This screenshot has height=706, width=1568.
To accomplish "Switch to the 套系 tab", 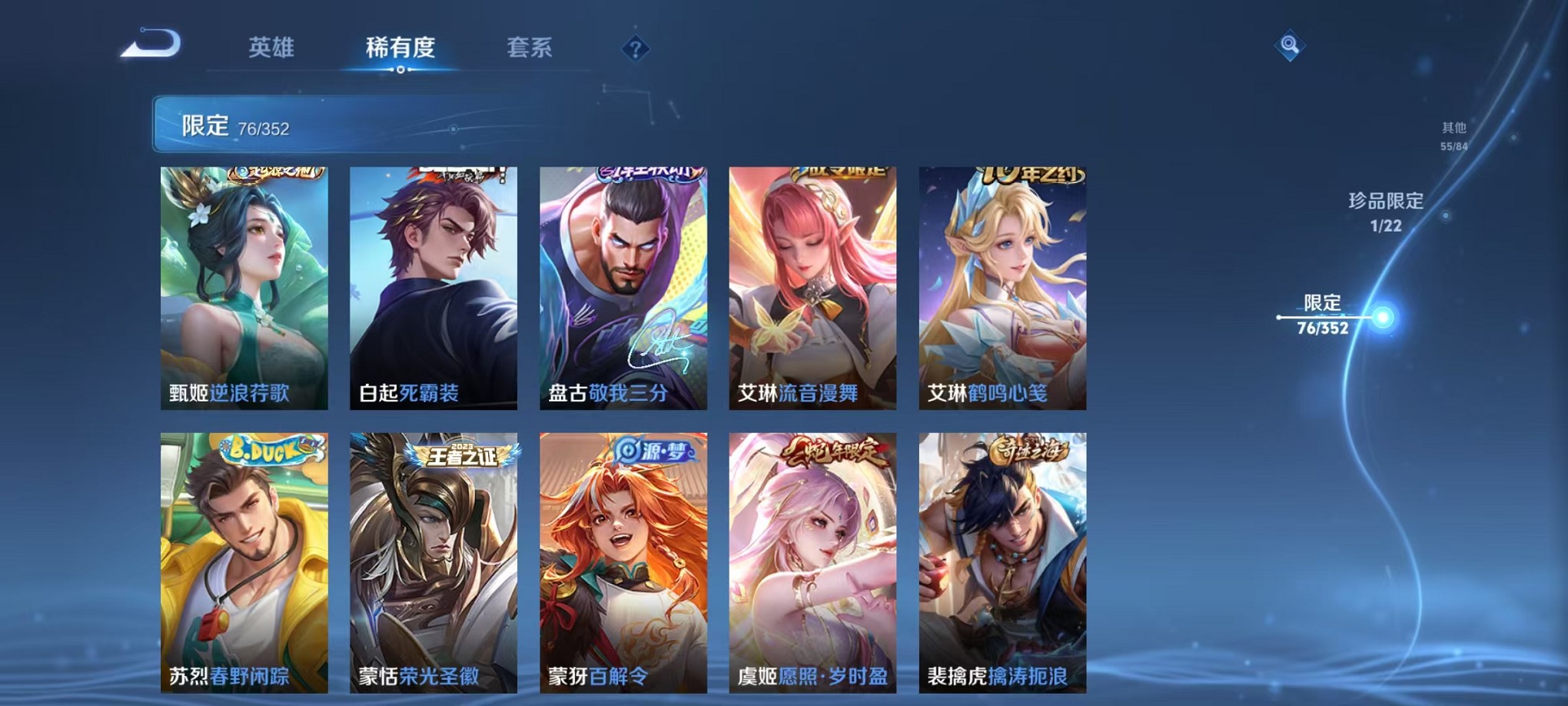I will 531,48.
